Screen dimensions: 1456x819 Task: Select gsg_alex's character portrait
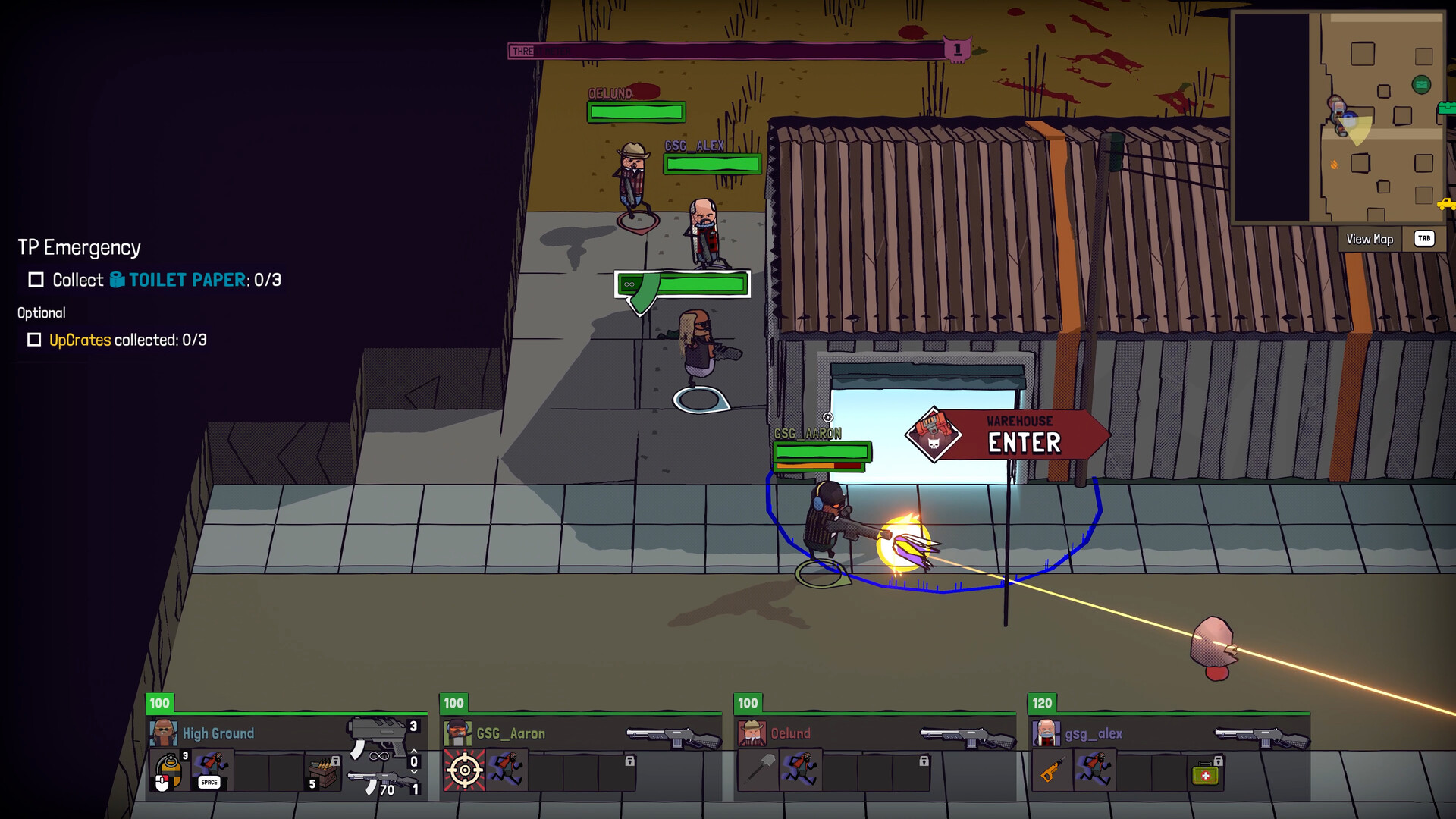click(1046, 733)
